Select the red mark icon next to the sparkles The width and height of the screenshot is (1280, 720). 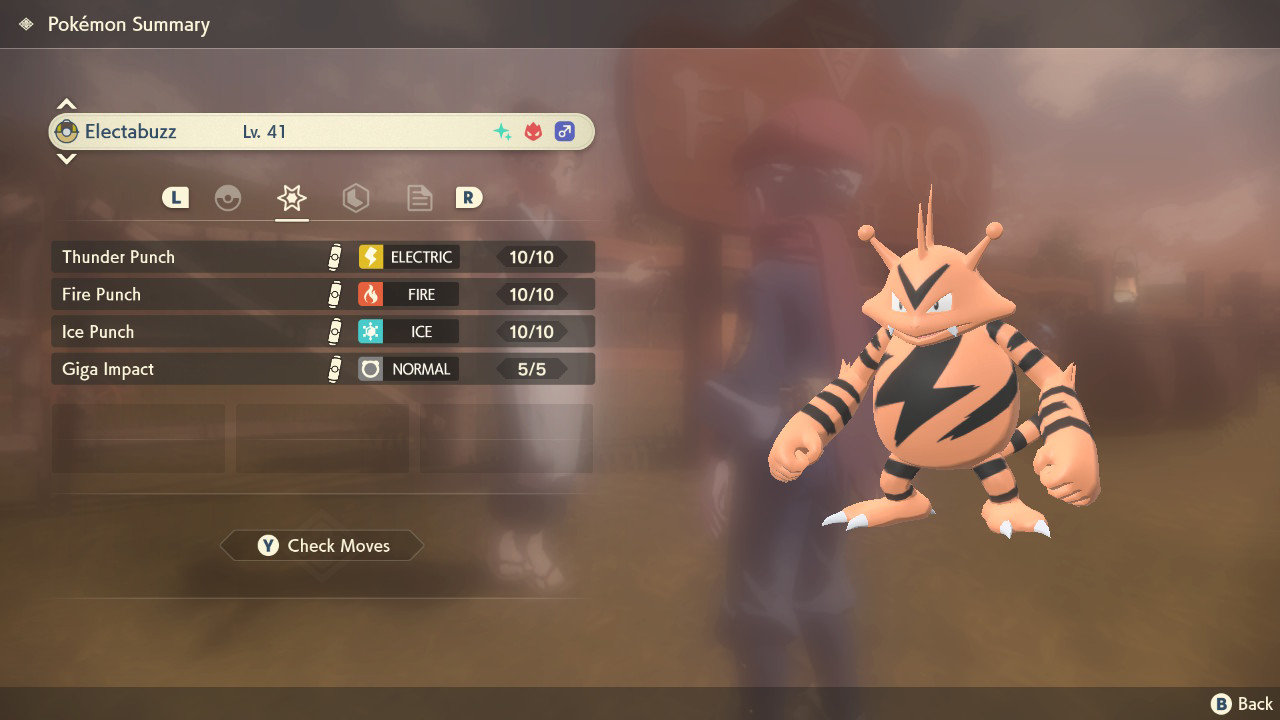(x=531, y=129)
